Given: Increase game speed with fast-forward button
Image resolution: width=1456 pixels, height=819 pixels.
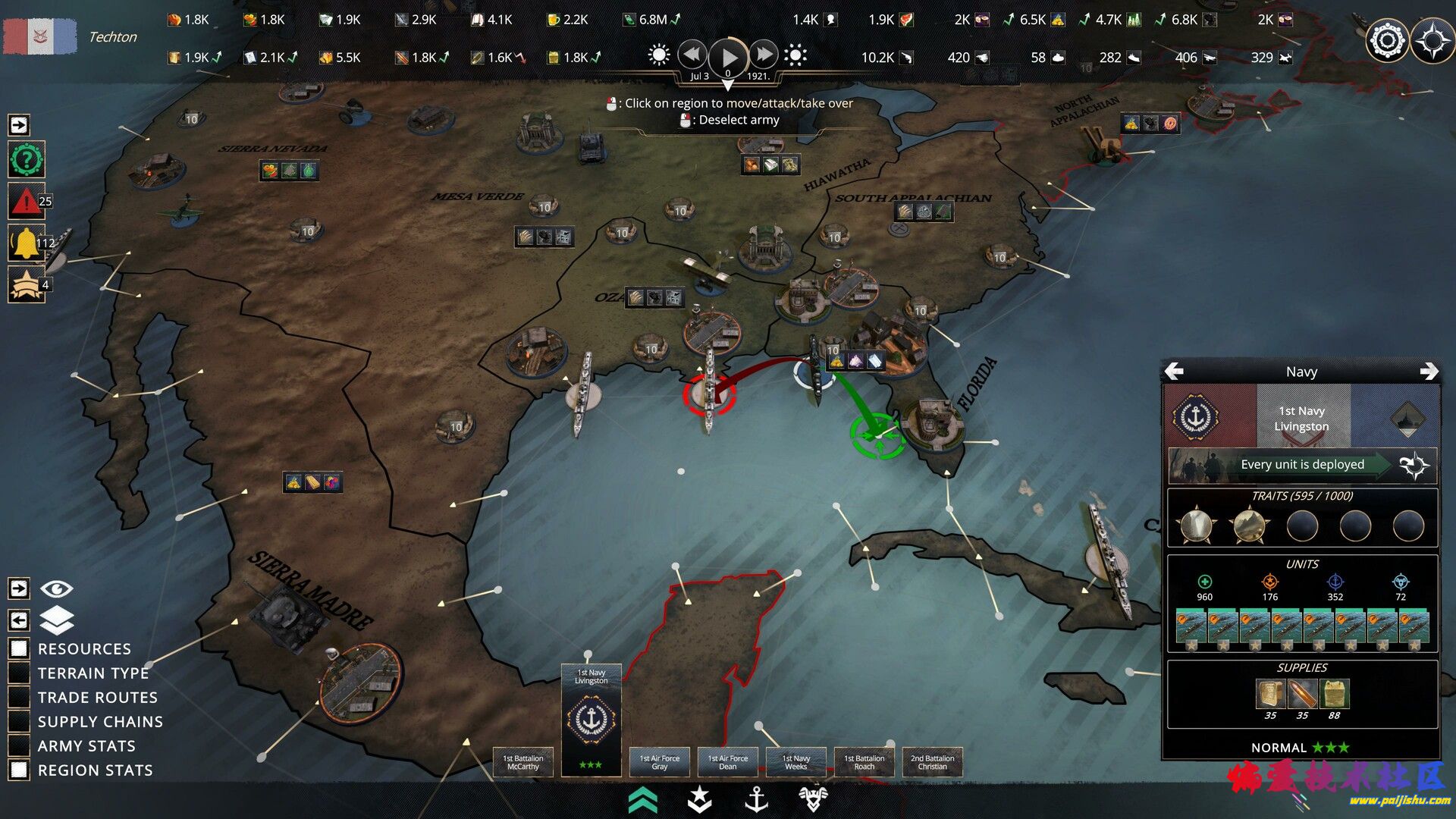Looking at the screenshot, I should [764, 55].
